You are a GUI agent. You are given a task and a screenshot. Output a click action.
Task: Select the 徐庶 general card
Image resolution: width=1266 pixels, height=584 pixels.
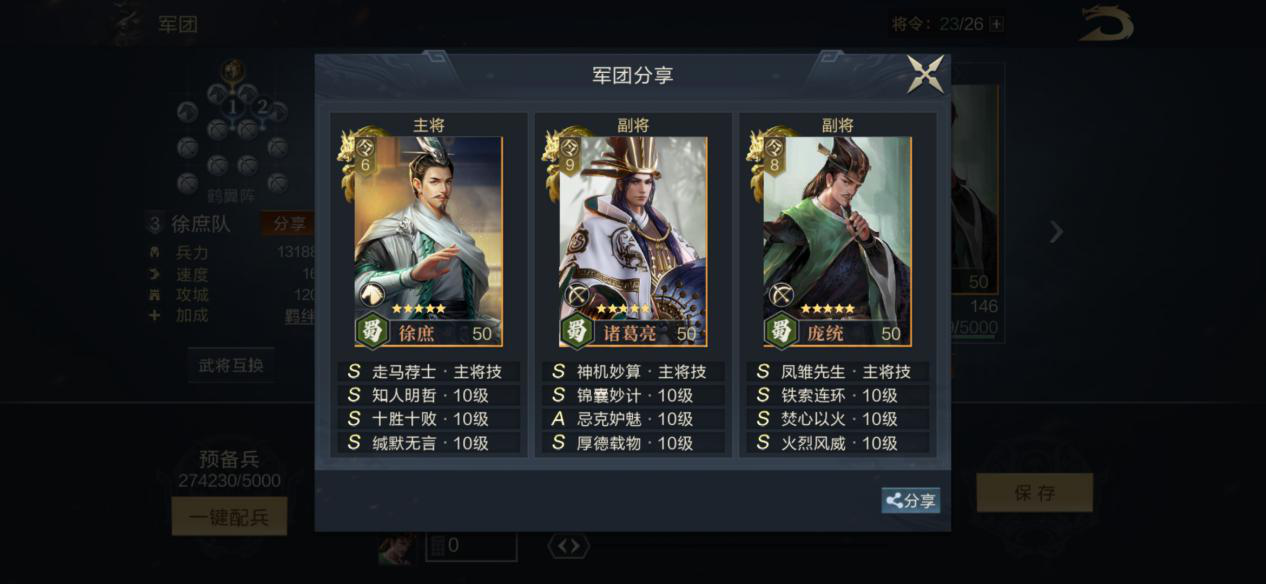pyautogui.click(x=428, y=241)
